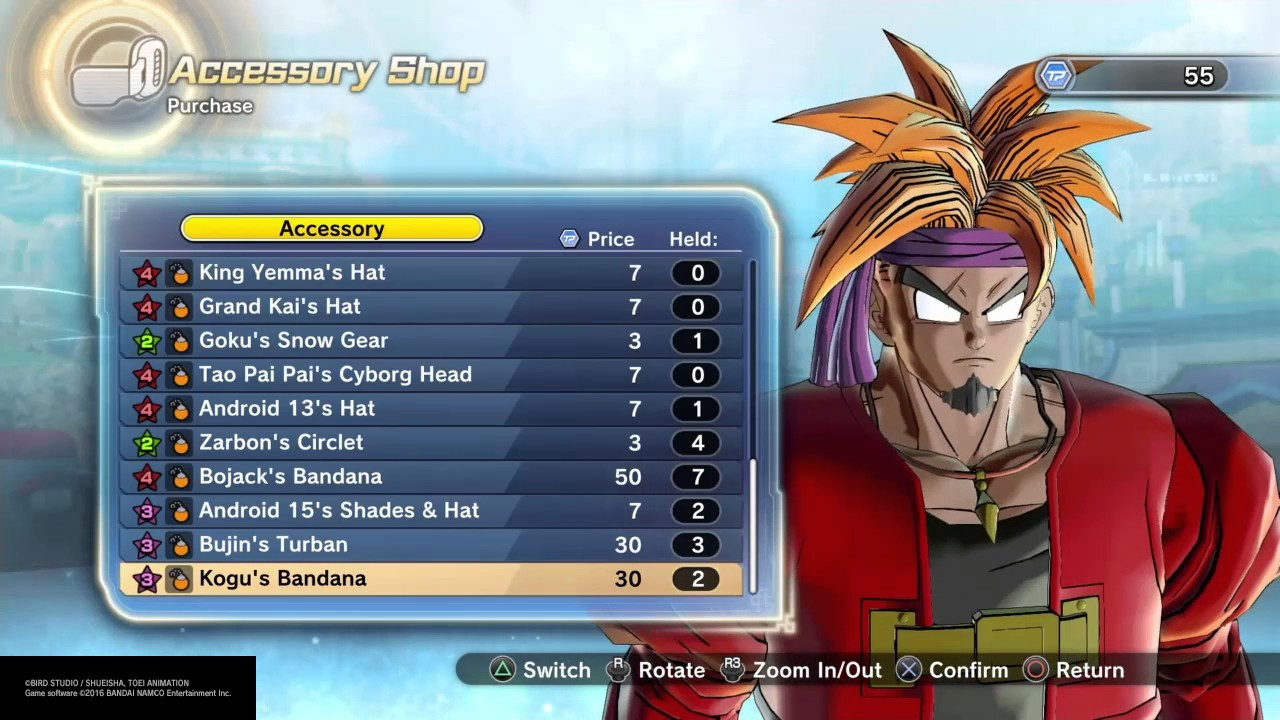Viewport: 1280px width, 720px height.
Task: Click the item icon beside Goku's Snow Gear
Action: coord(179,340)
